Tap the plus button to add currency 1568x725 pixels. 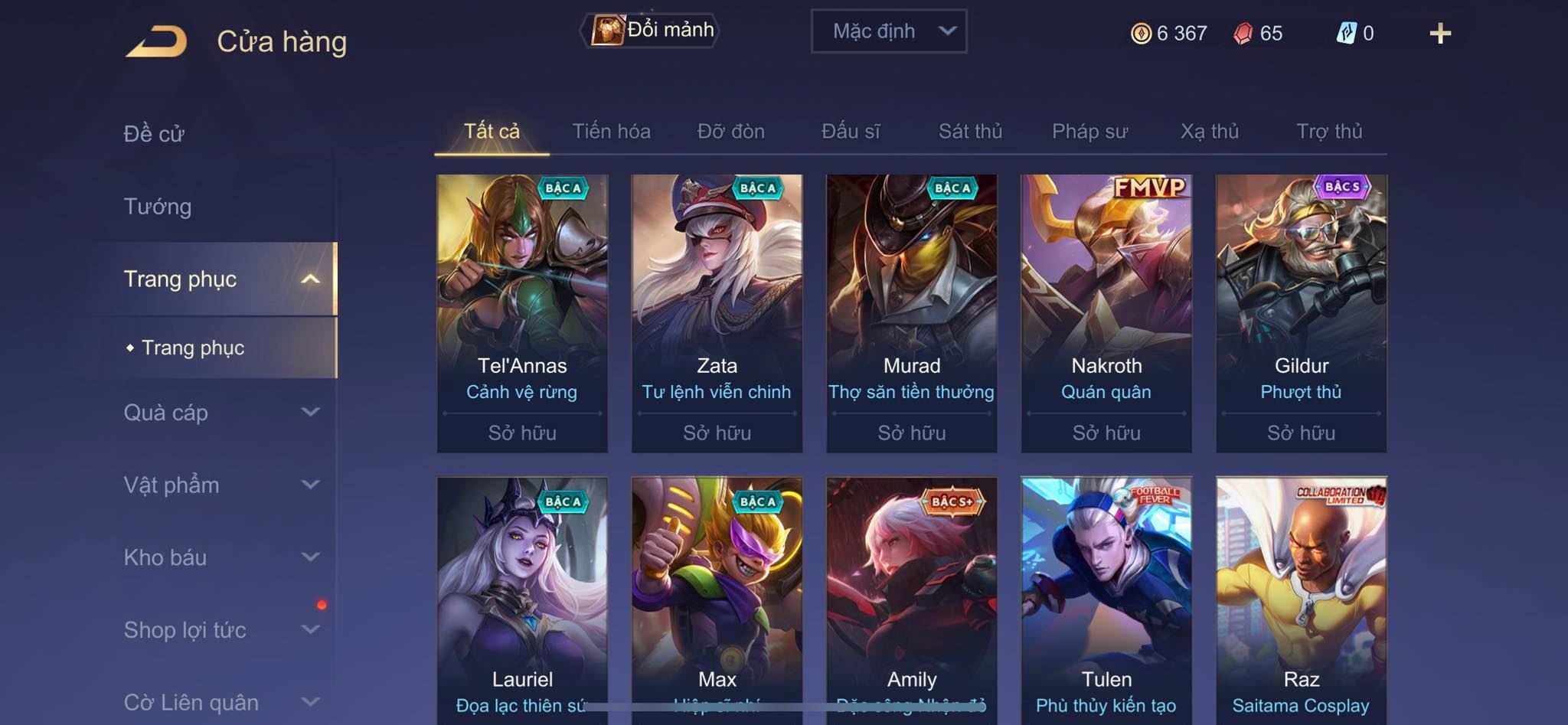pyautogui.click(x=1439, y=34)
